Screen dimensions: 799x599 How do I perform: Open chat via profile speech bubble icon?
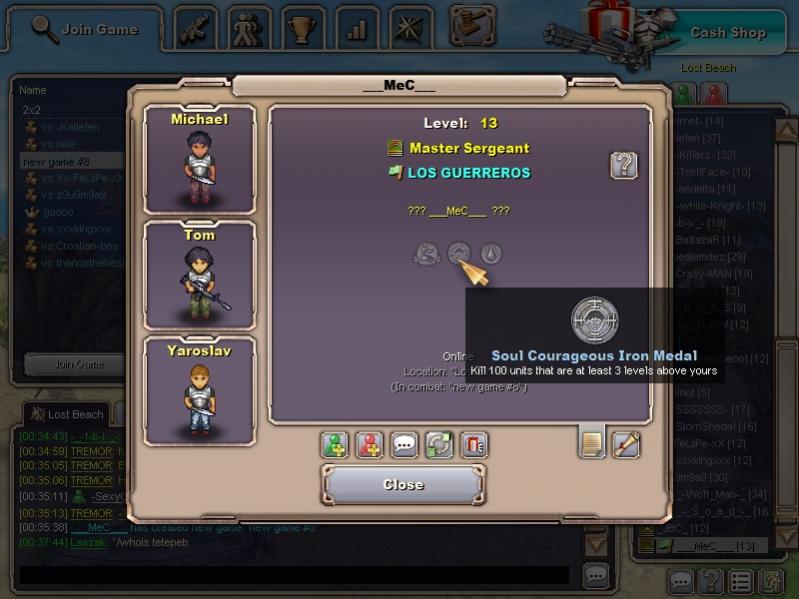coord(405,445)
